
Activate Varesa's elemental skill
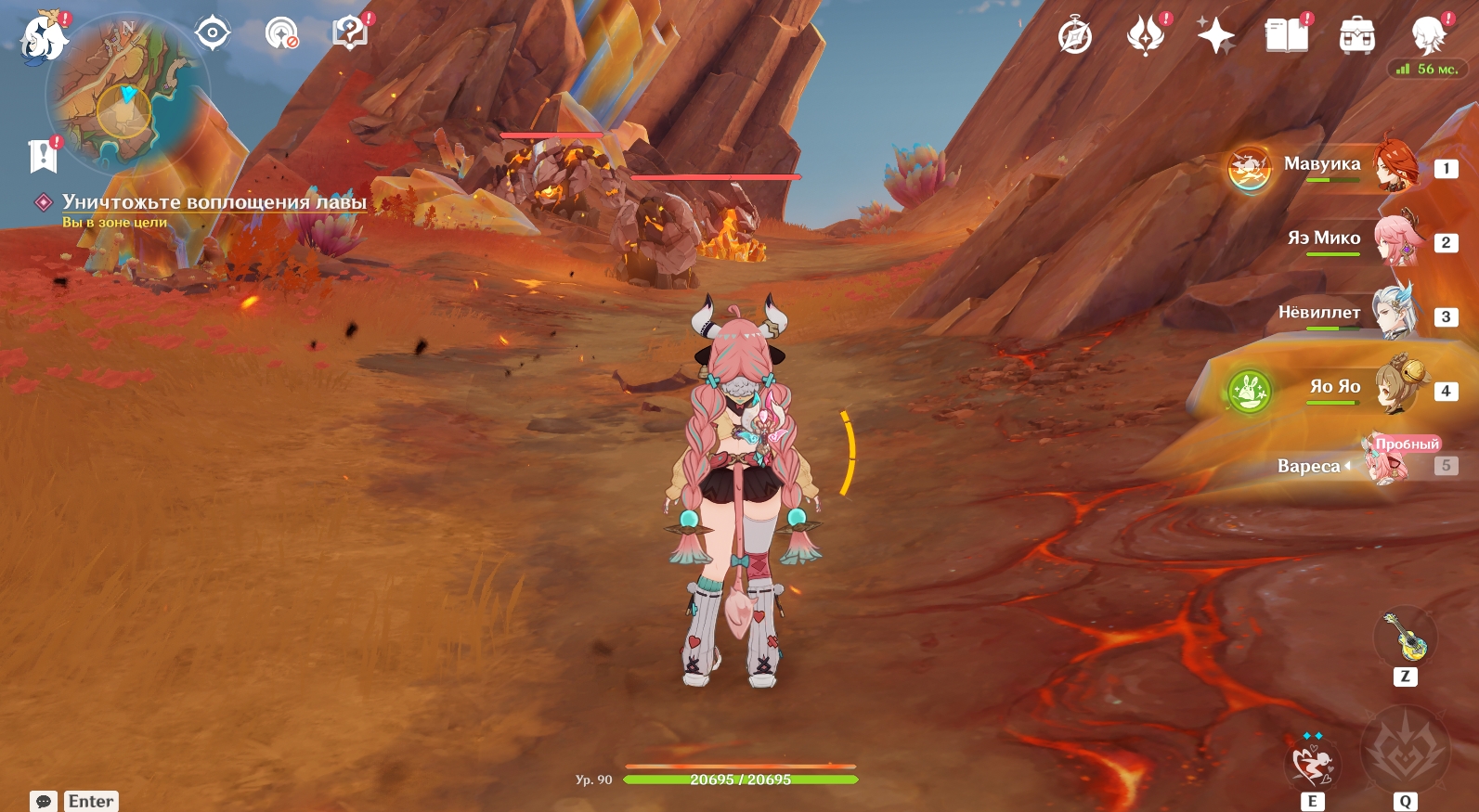pos(1312,761)
